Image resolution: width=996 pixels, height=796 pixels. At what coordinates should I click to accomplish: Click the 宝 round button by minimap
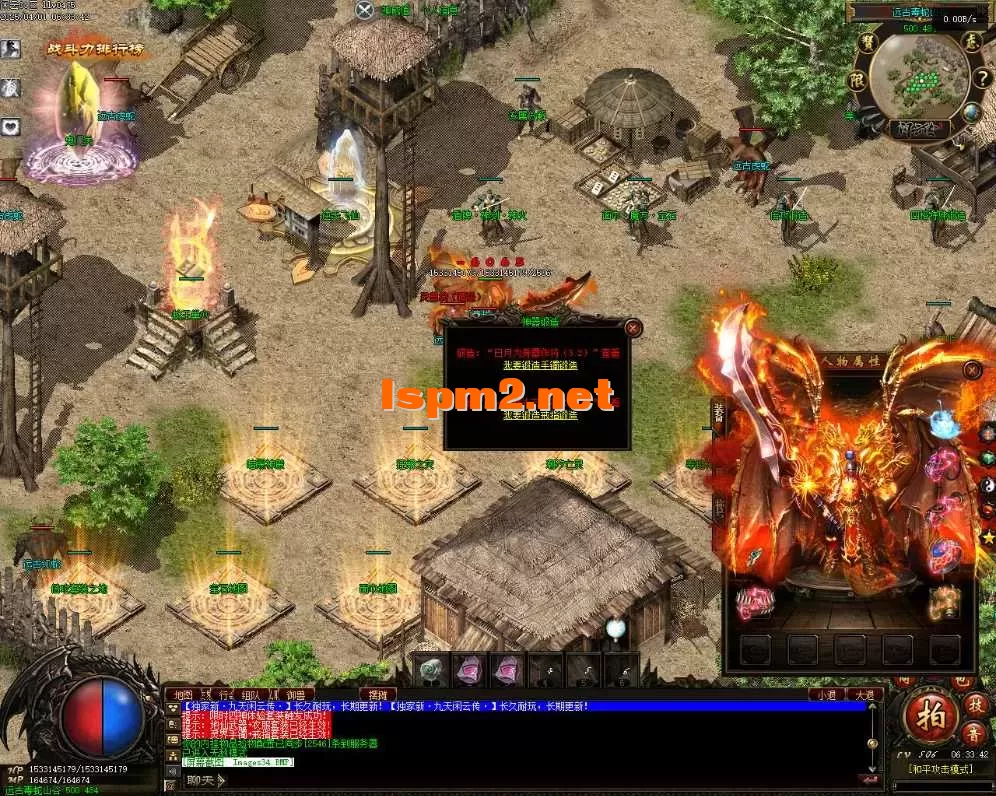866,43
